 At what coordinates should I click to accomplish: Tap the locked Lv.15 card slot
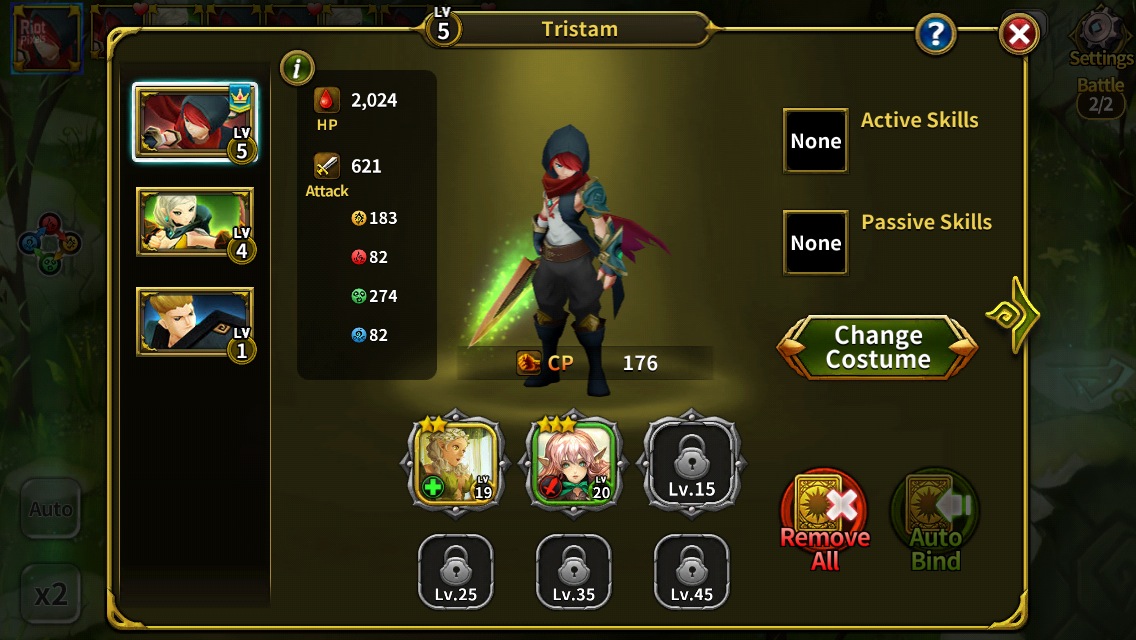(692, 463)
